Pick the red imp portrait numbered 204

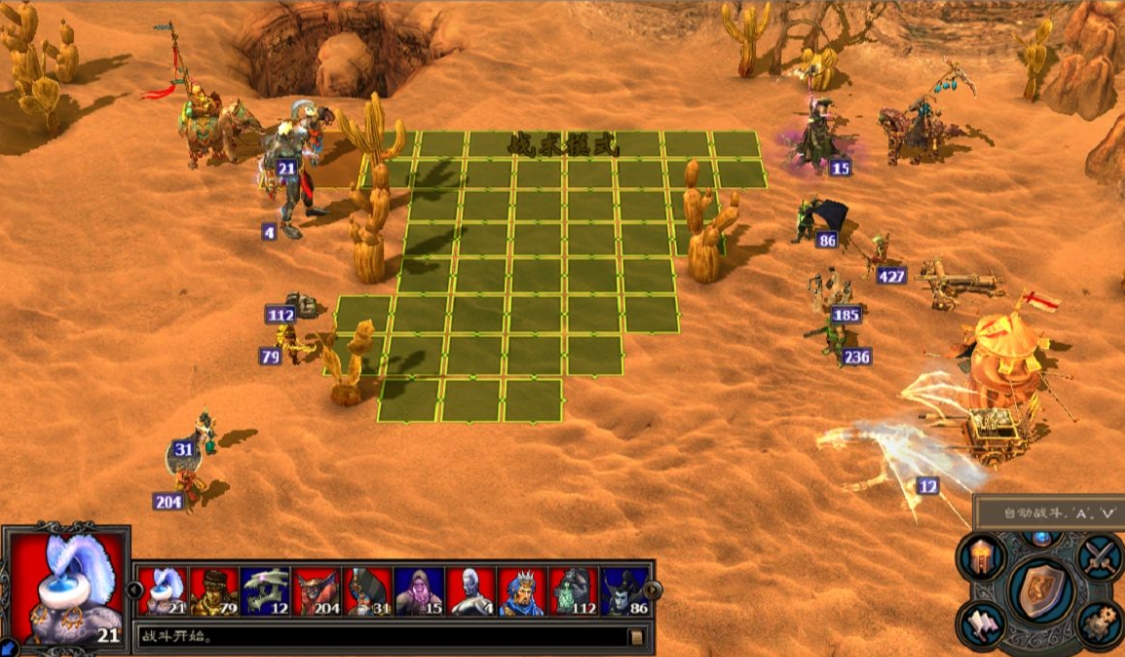coord(316,591)
